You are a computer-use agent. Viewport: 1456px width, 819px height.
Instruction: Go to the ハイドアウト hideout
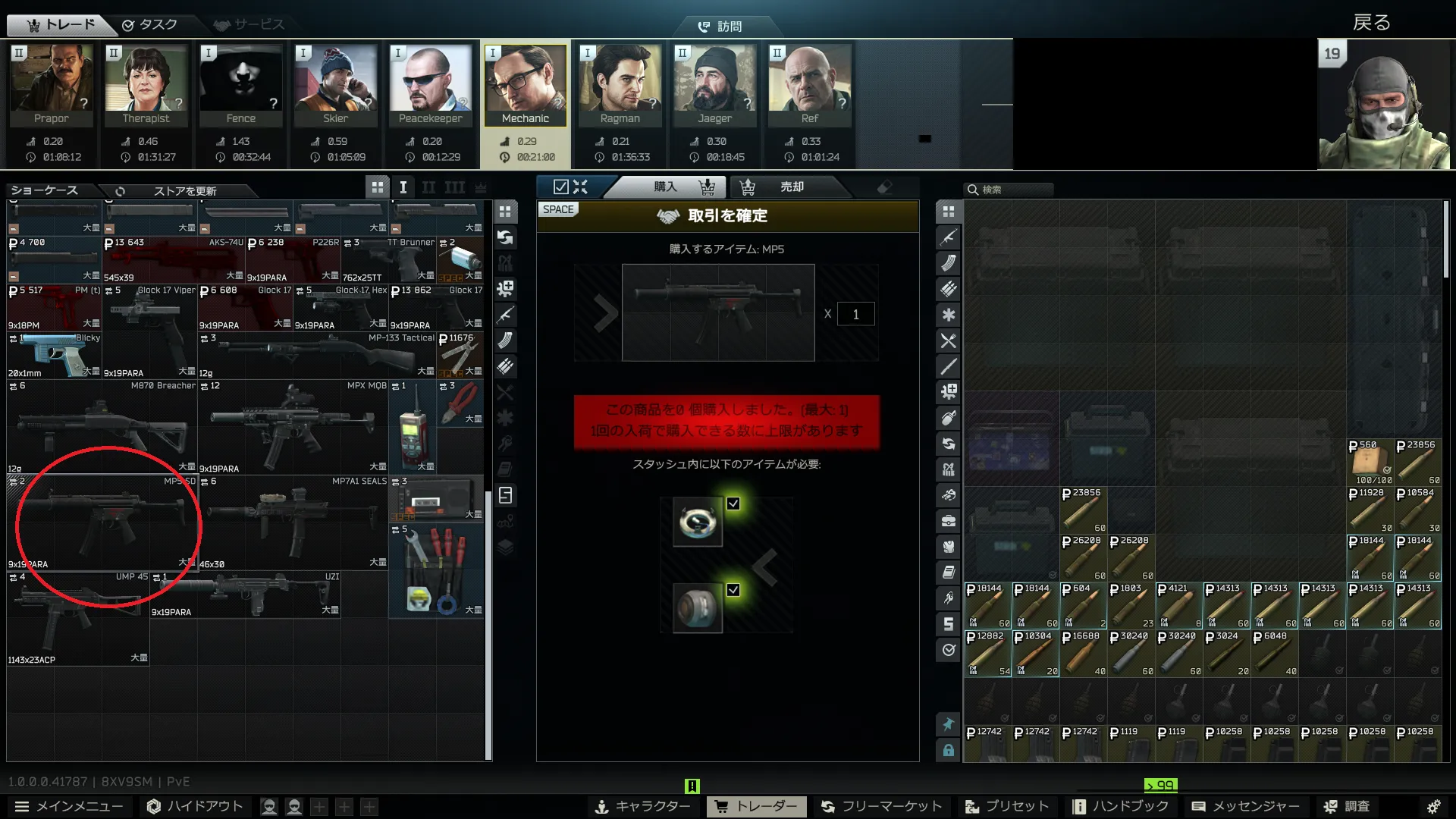195,806
